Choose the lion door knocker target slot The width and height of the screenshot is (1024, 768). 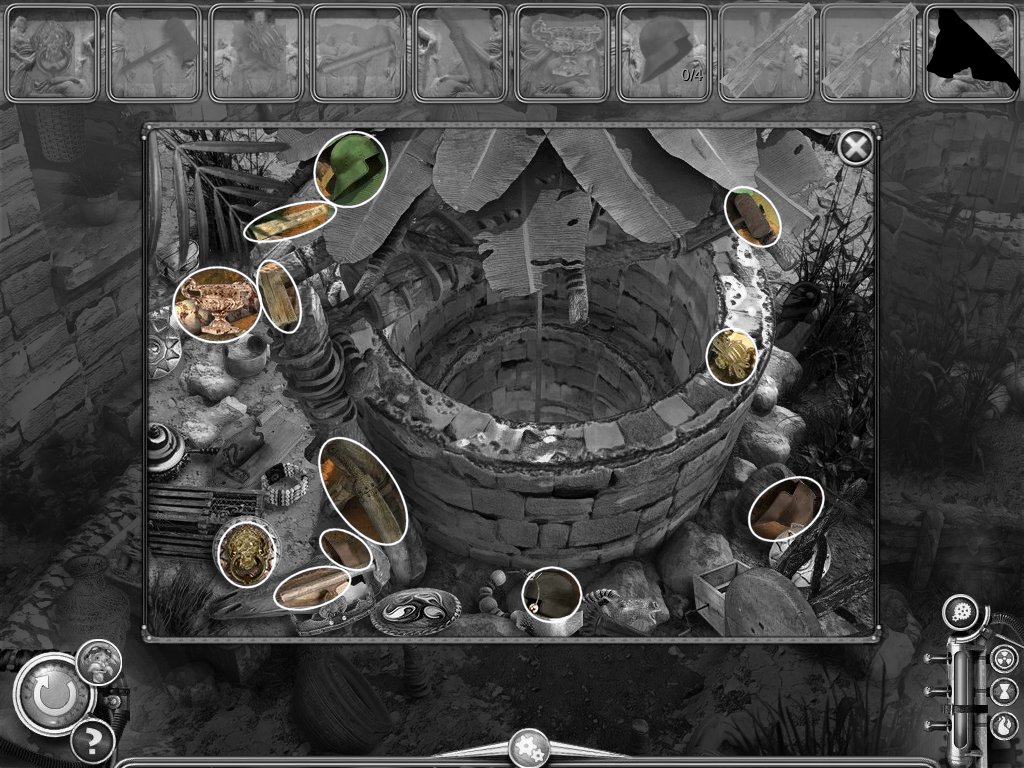51,53
